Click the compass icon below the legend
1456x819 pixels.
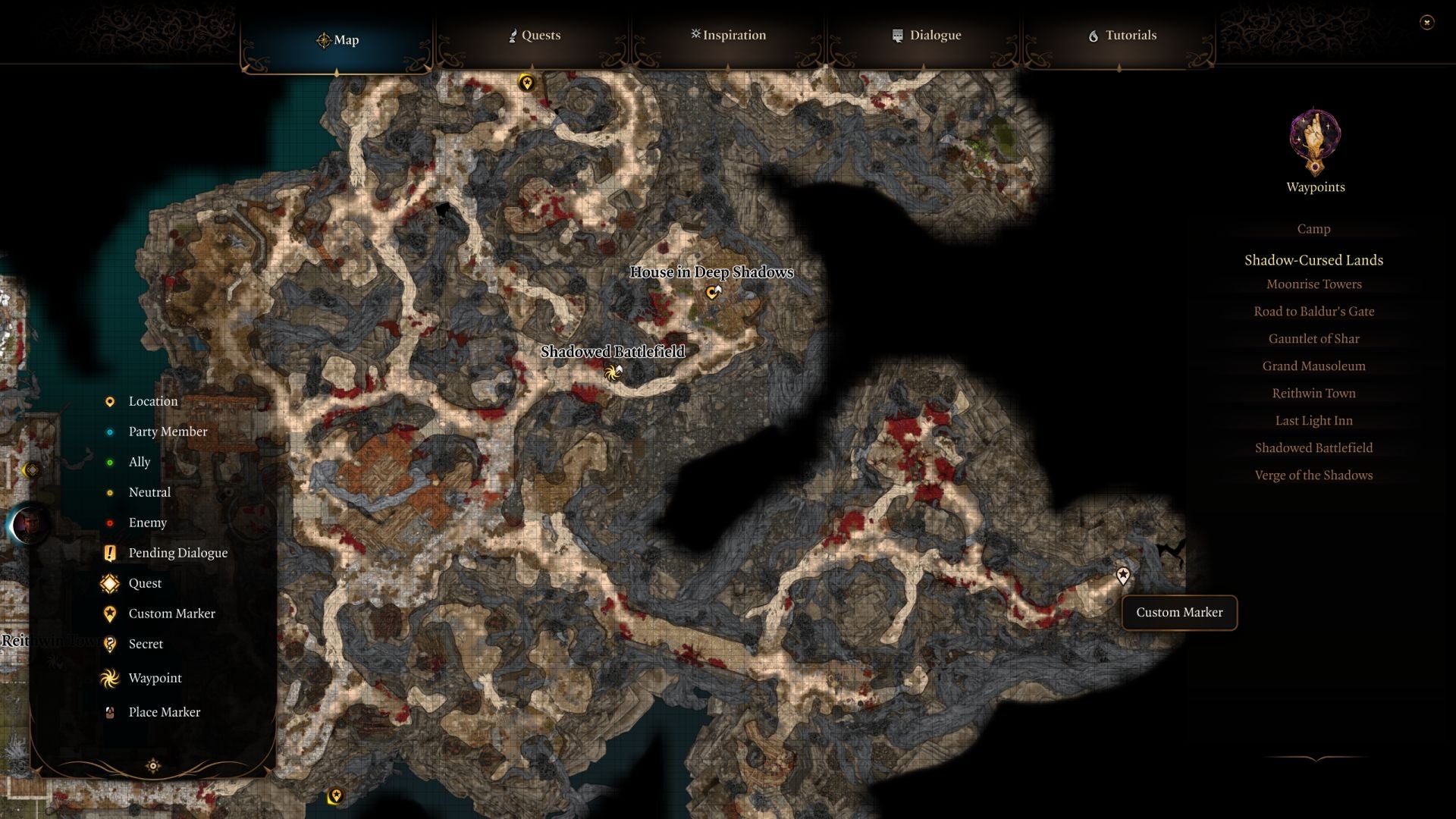point(152,766)
